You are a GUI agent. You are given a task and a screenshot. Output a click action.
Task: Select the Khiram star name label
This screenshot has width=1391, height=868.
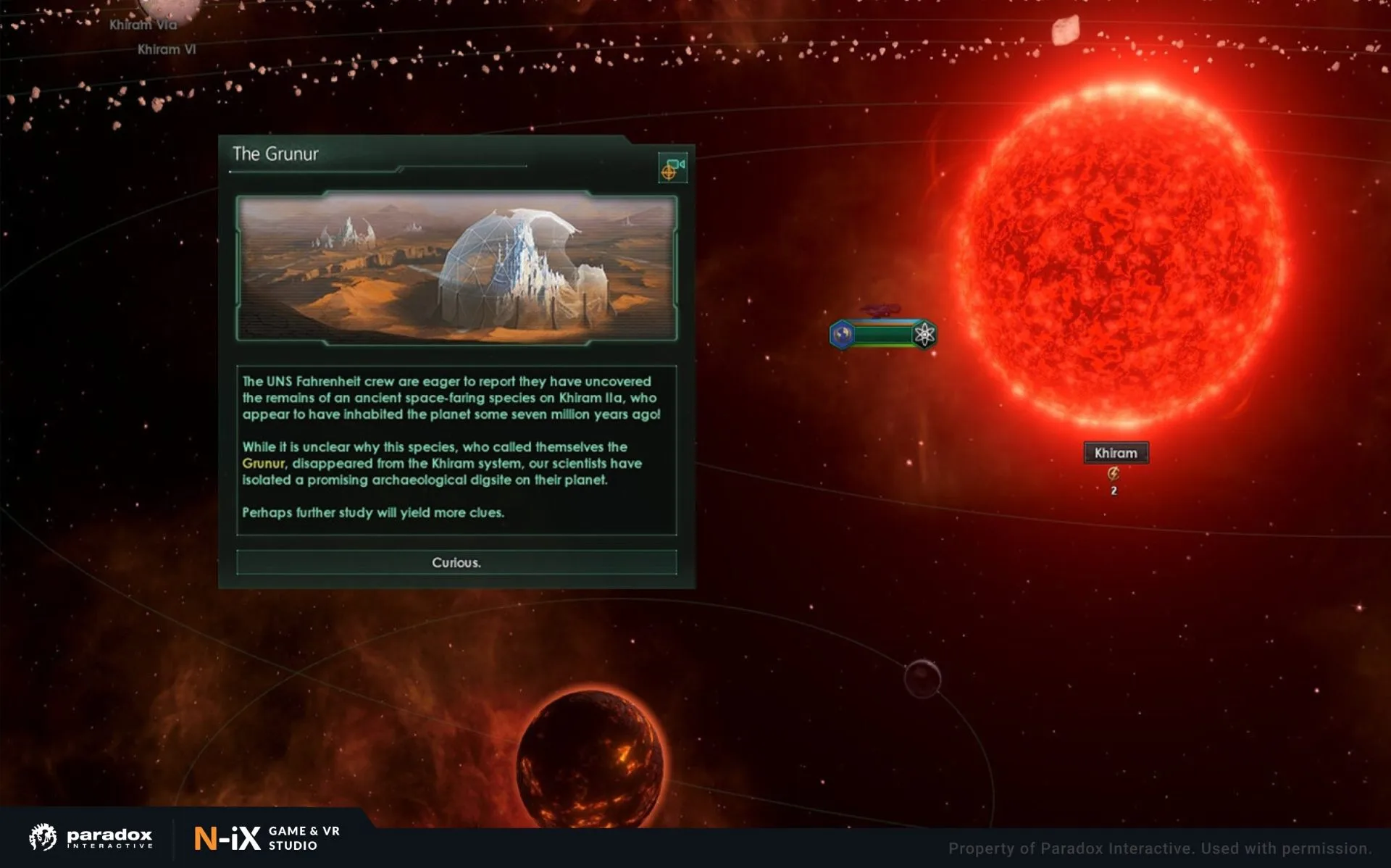1116,453
